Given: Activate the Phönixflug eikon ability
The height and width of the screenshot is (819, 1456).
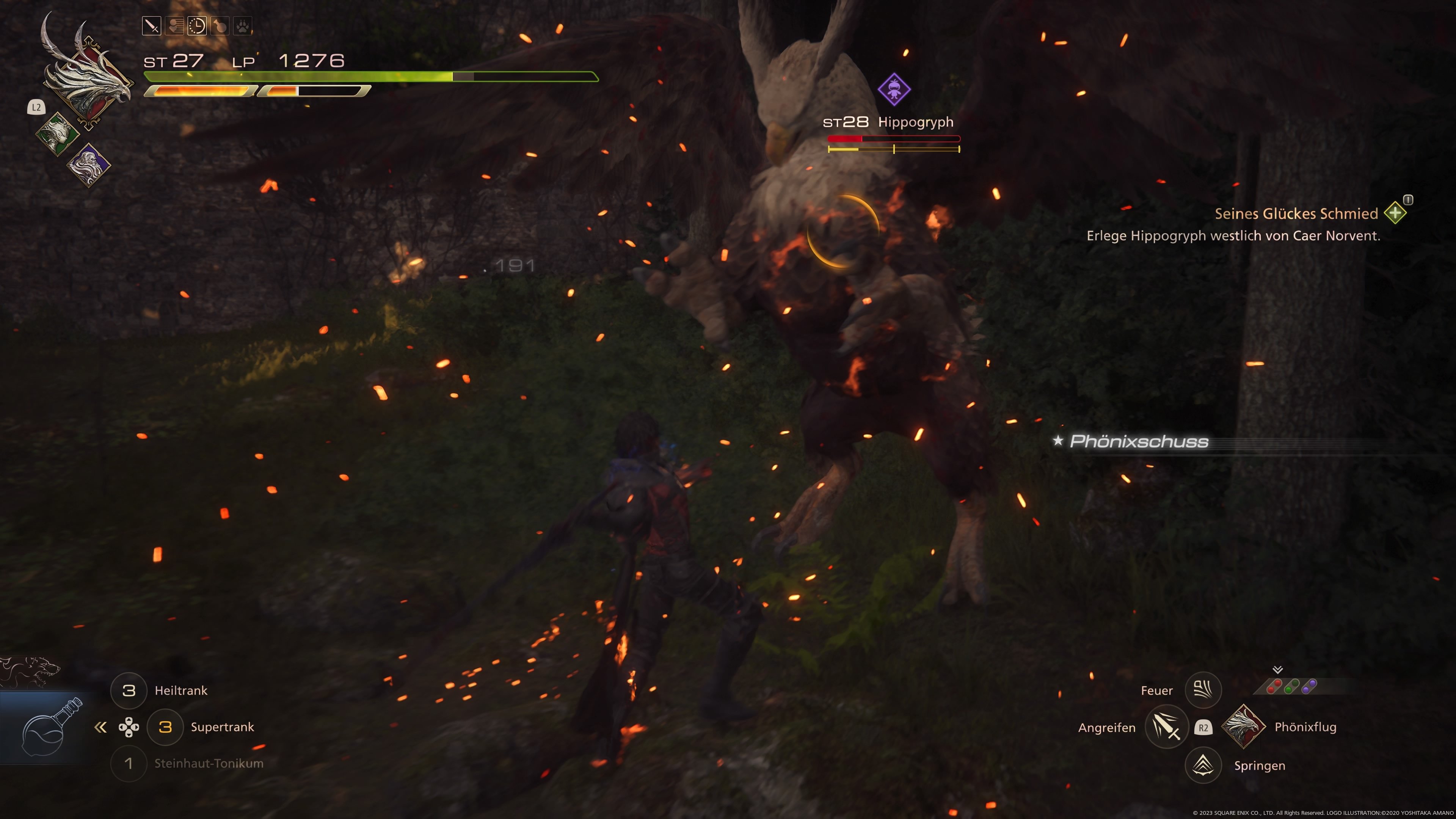Looking at the screenshot, I should click(x=1243, y=727).
